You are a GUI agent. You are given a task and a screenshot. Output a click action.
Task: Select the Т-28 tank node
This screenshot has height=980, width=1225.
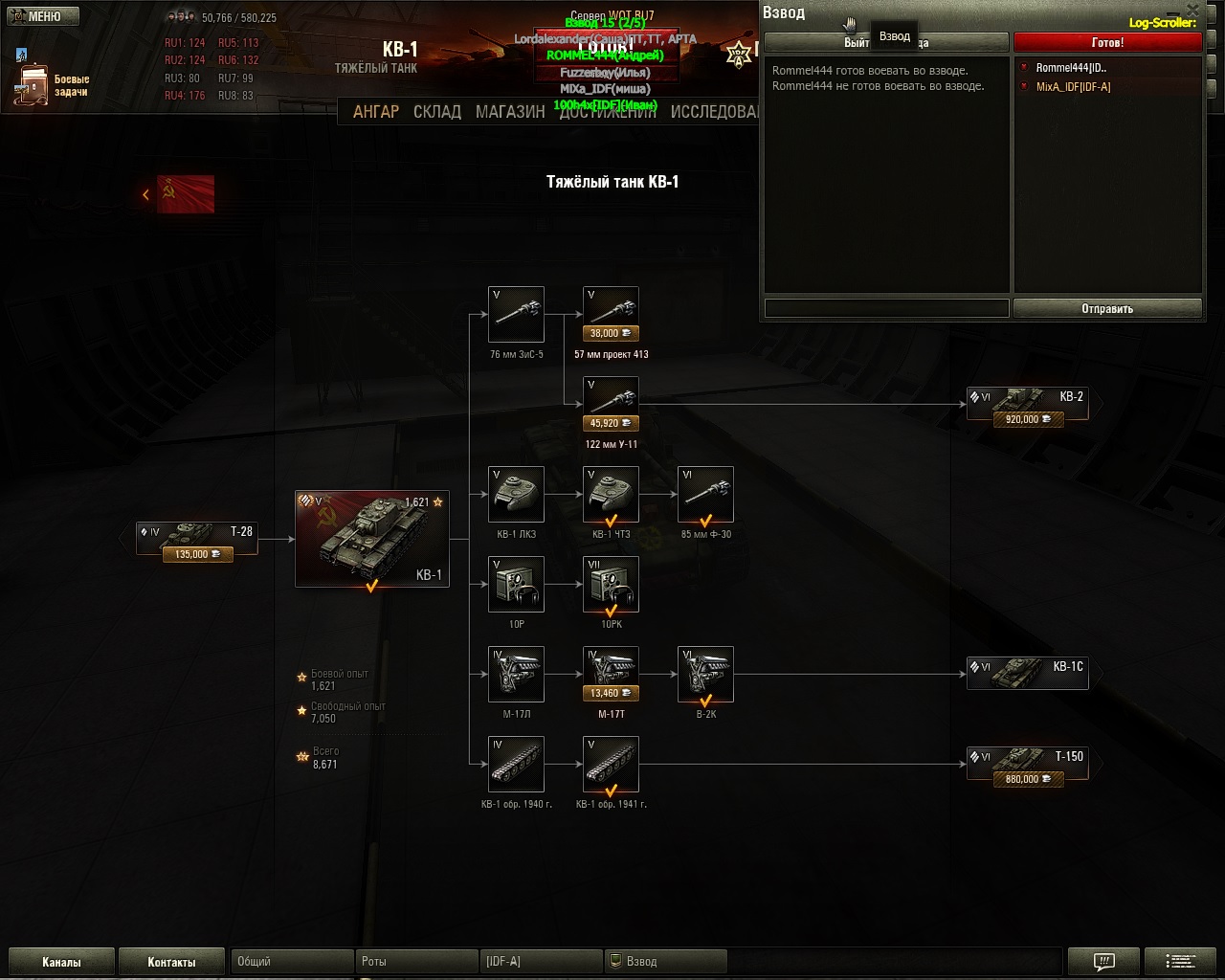(x=197, y=539)
